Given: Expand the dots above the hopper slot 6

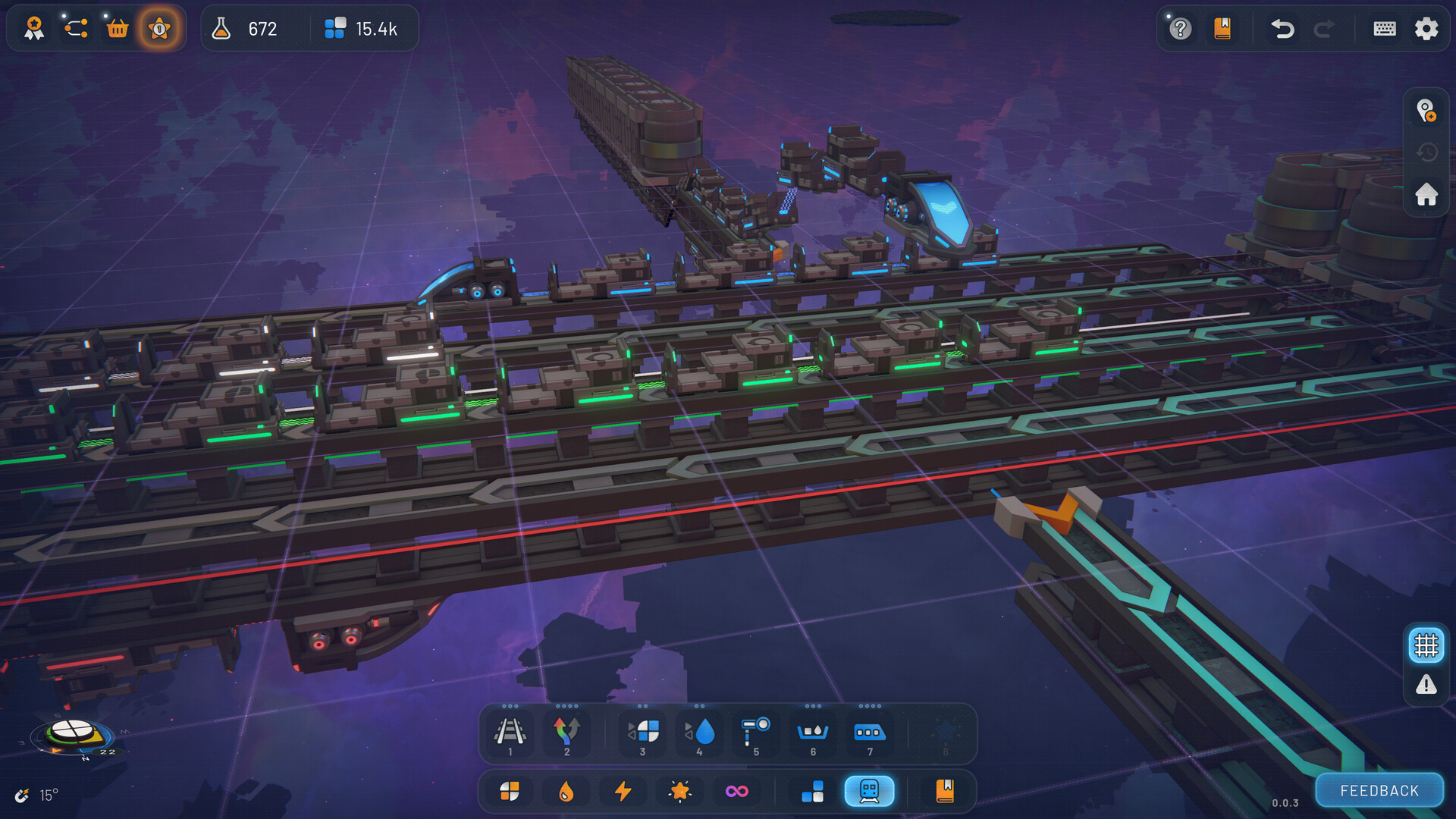Looking at the screenshot, I should coord(812,708).
